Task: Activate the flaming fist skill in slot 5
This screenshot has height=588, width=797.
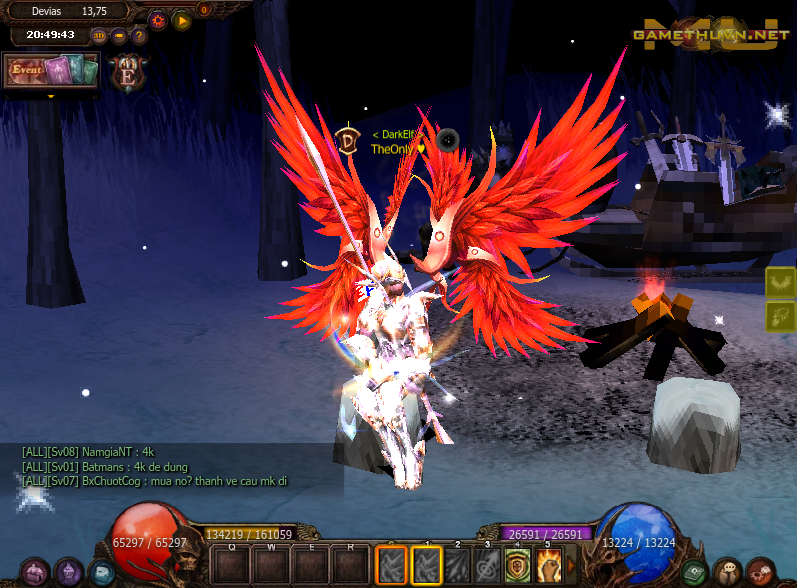Action: point(548,566)
